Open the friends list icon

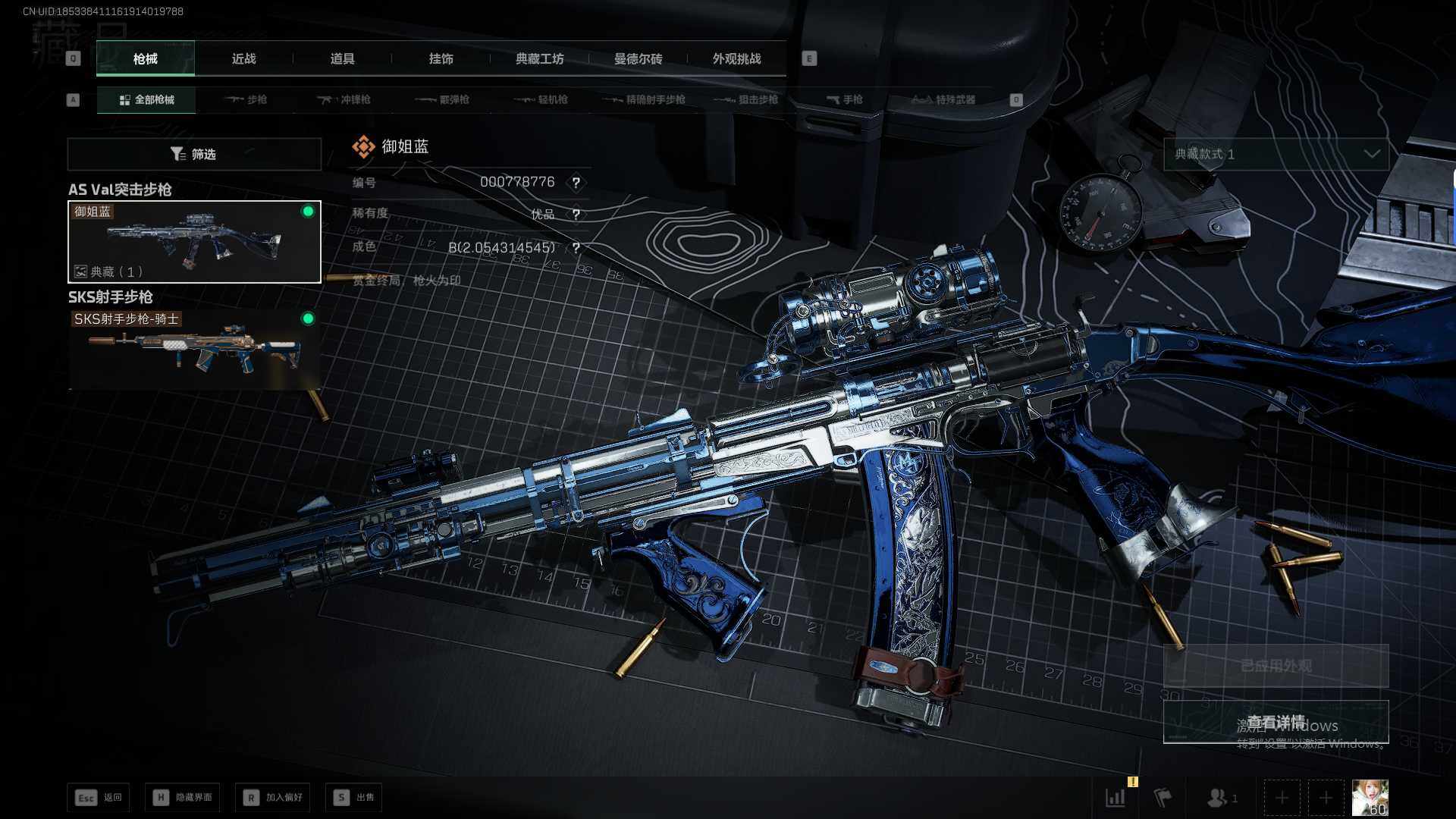[1219, 797]
